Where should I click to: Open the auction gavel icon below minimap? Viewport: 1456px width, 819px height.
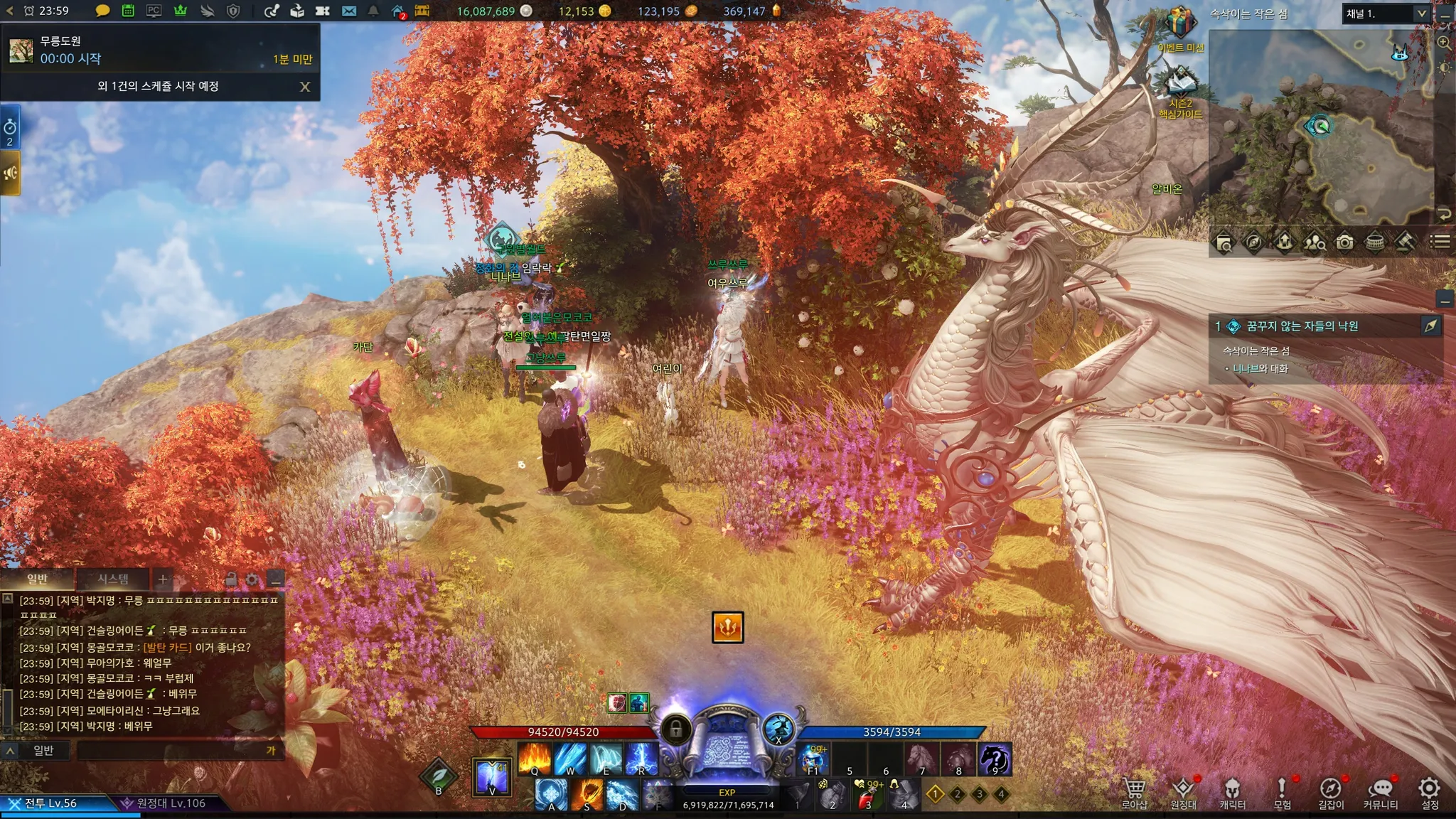tap(1405, 242)
